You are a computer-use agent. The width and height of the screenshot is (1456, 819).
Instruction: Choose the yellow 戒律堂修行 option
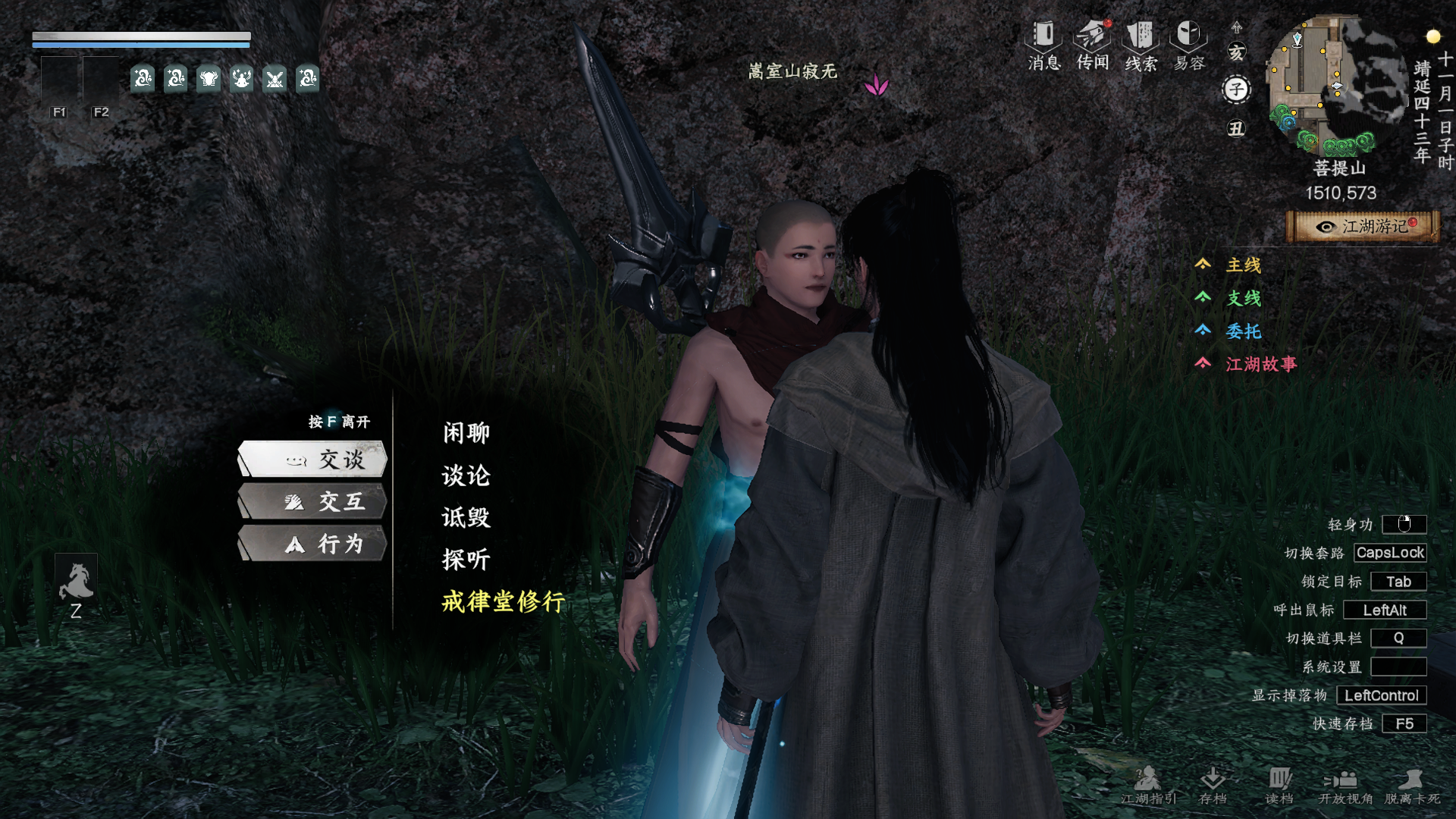(504, 602)
